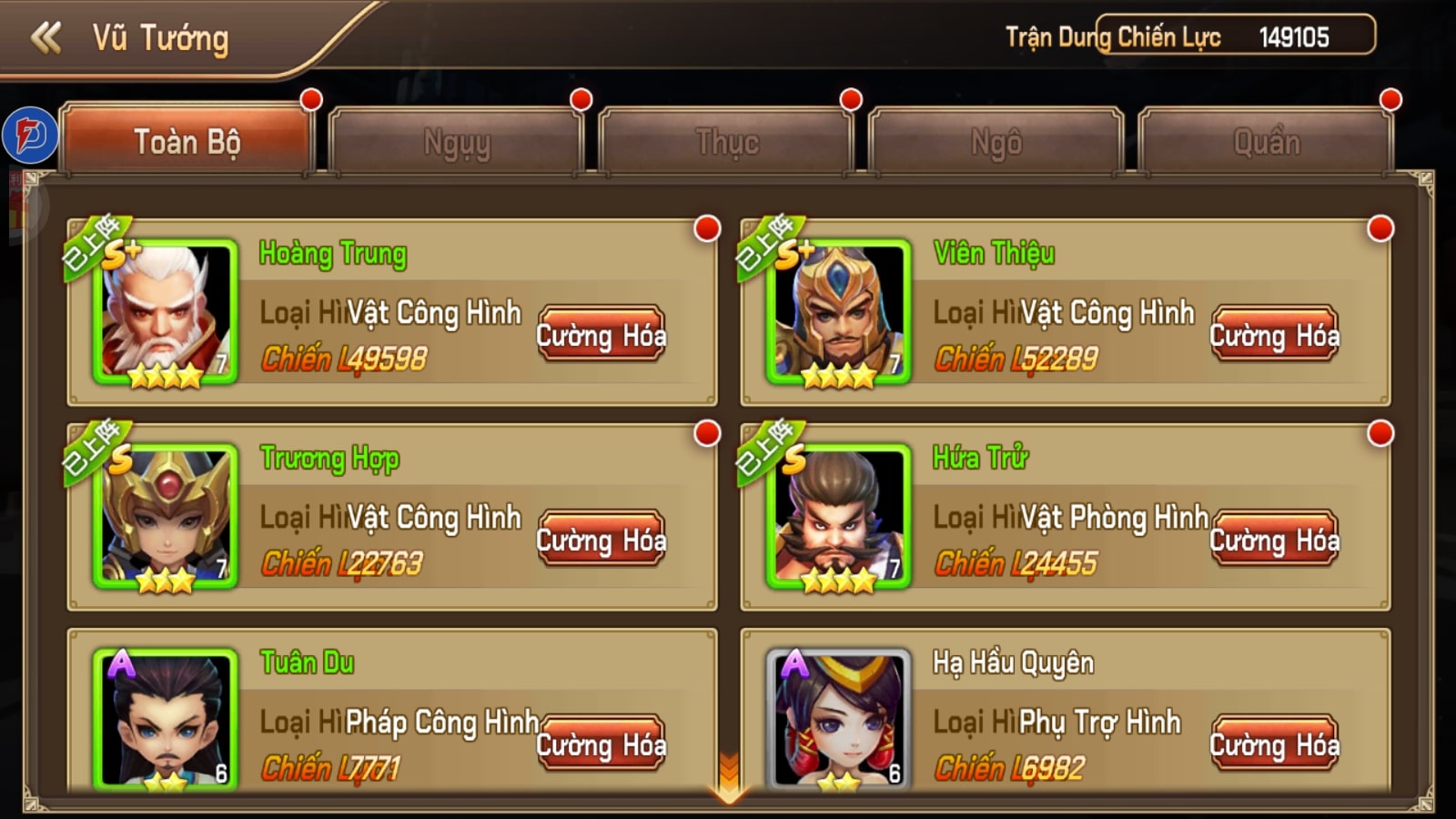Image resolution: width=1456 pixels, height=819 pixels.
Task: Select Hoàng Trung's portrait
Action: tap(166, 311)
